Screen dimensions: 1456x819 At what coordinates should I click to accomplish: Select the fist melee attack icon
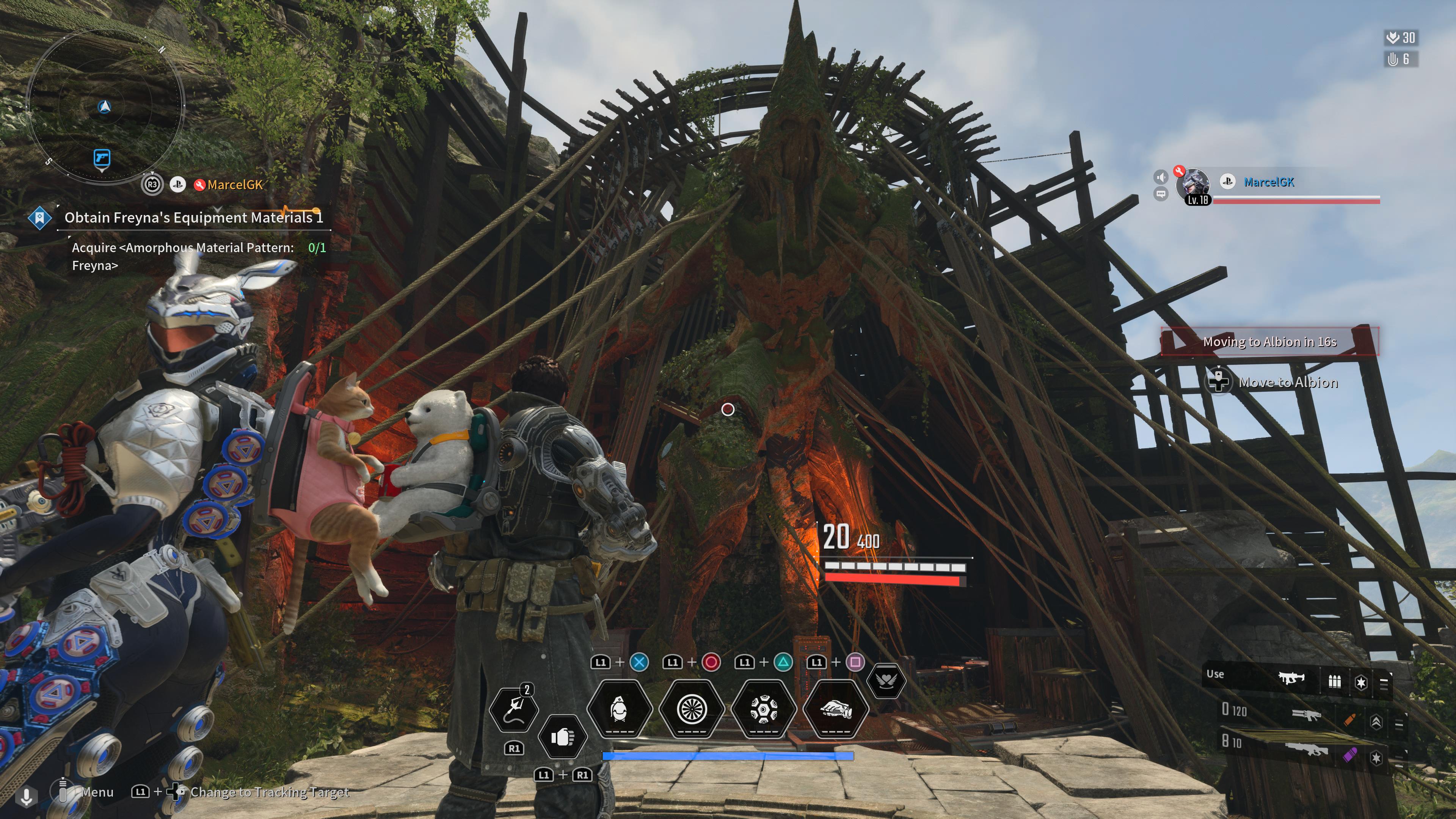562,737
